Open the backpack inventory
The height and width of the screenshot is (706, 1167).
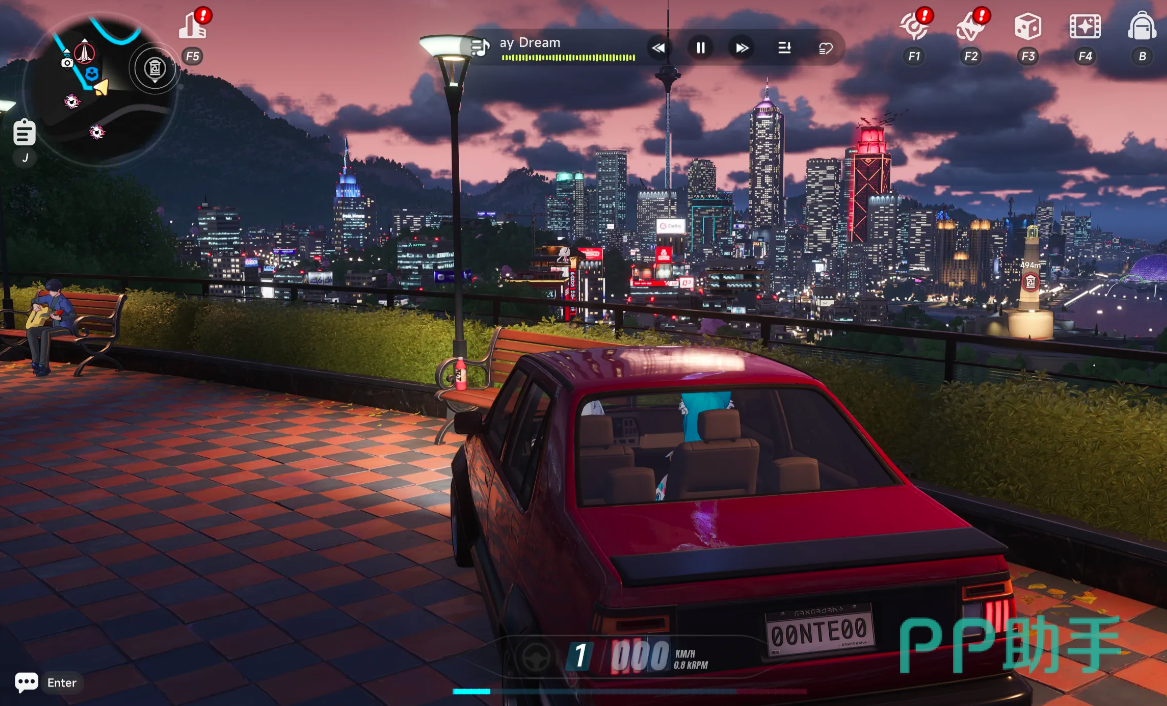pos(1142,27)
